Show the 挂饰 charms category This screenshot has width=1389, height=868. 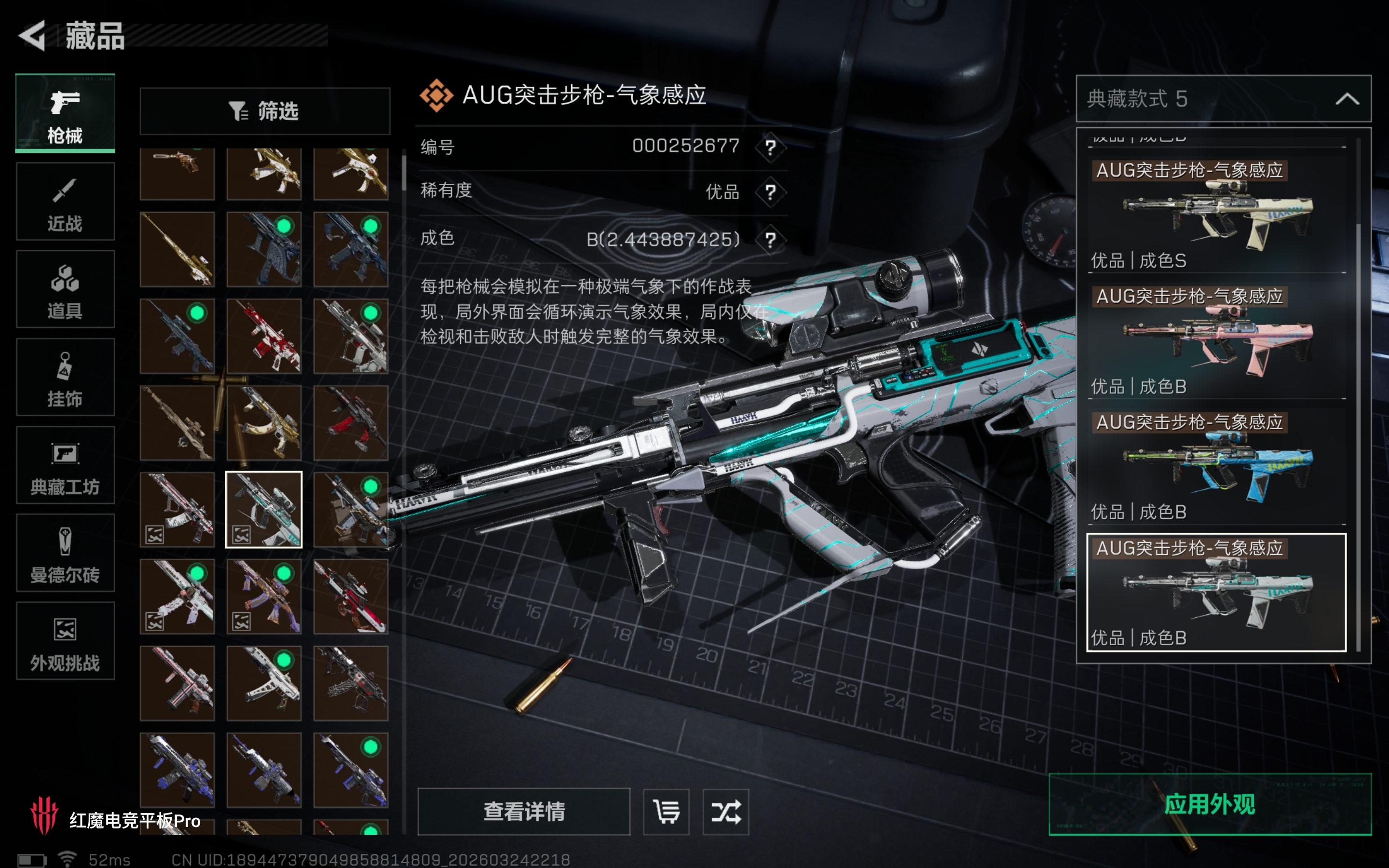point(65,378)
